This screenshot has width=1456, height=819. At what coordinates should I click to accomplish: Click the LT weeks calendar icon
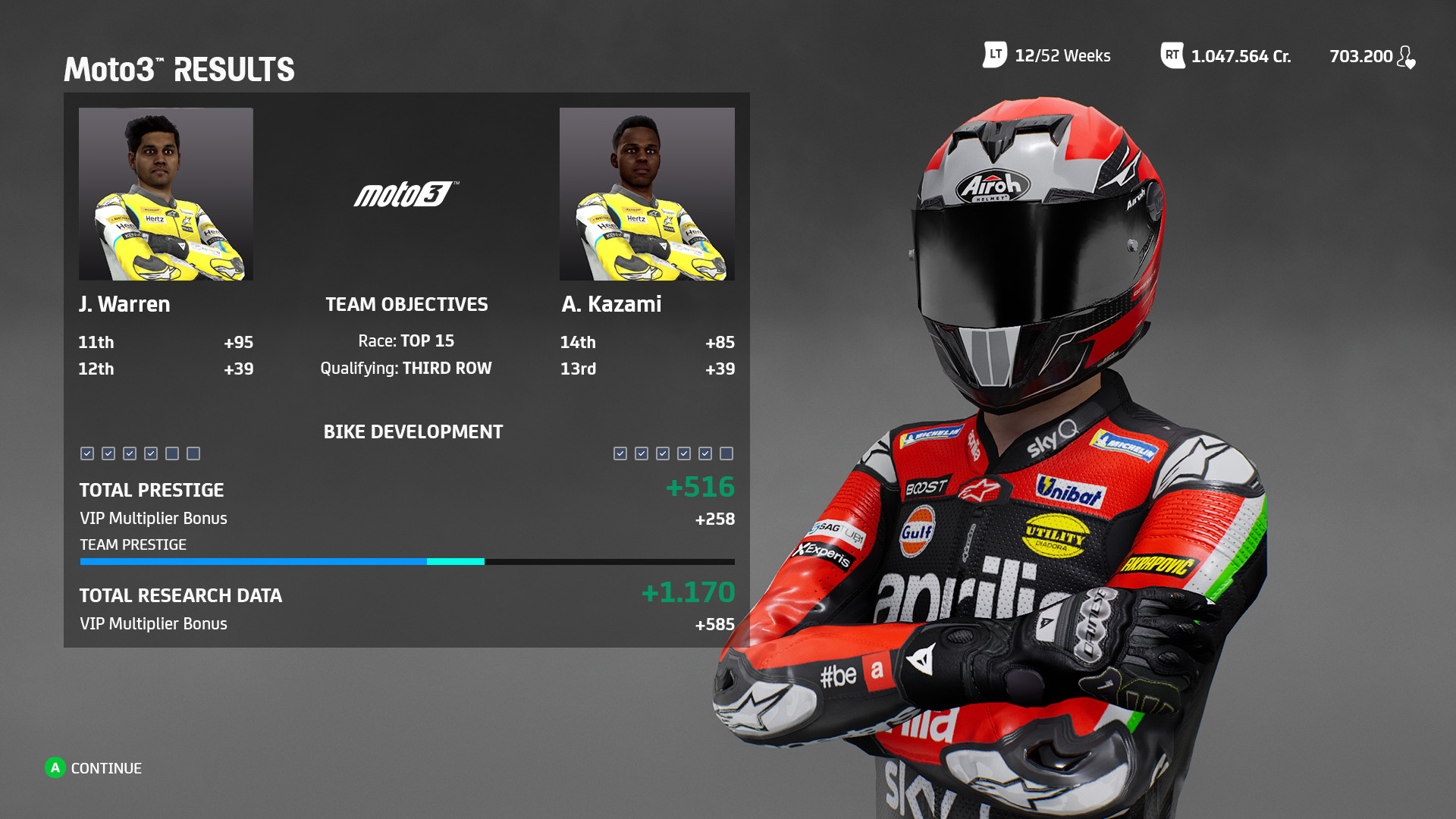click(x=993, y=55)
